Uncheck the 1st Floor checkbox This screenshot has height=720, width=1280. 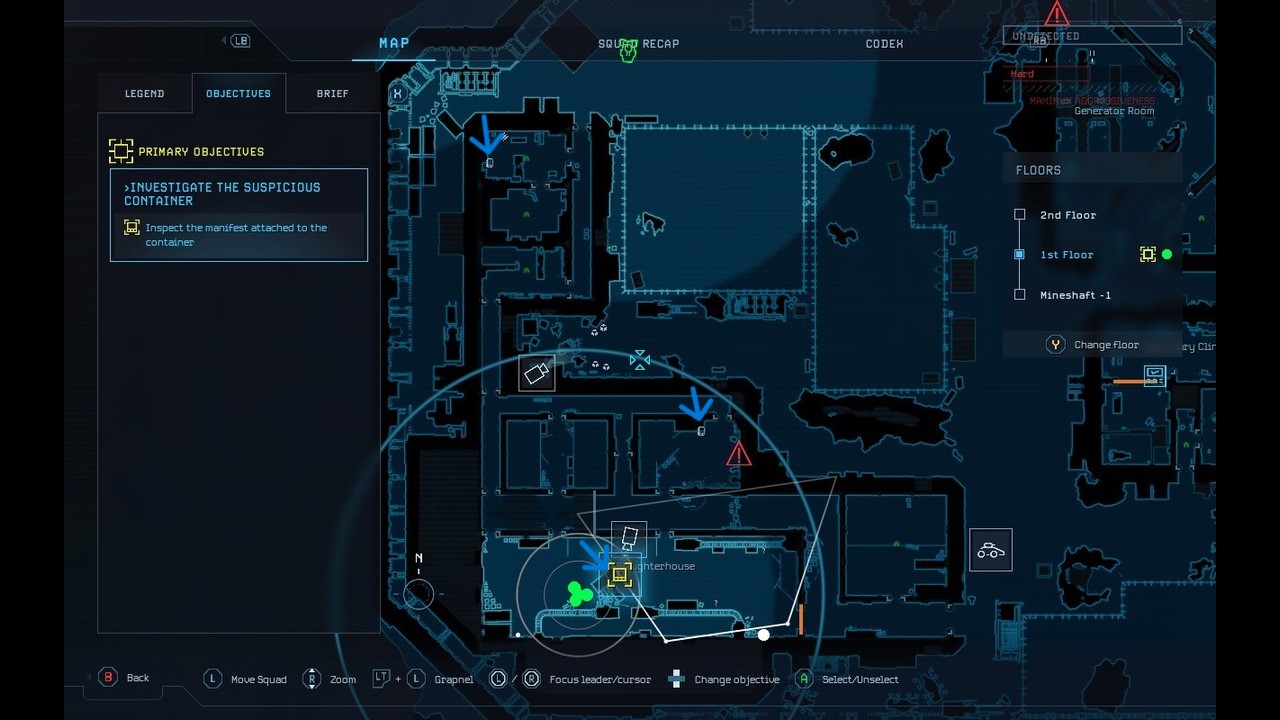1020,254
